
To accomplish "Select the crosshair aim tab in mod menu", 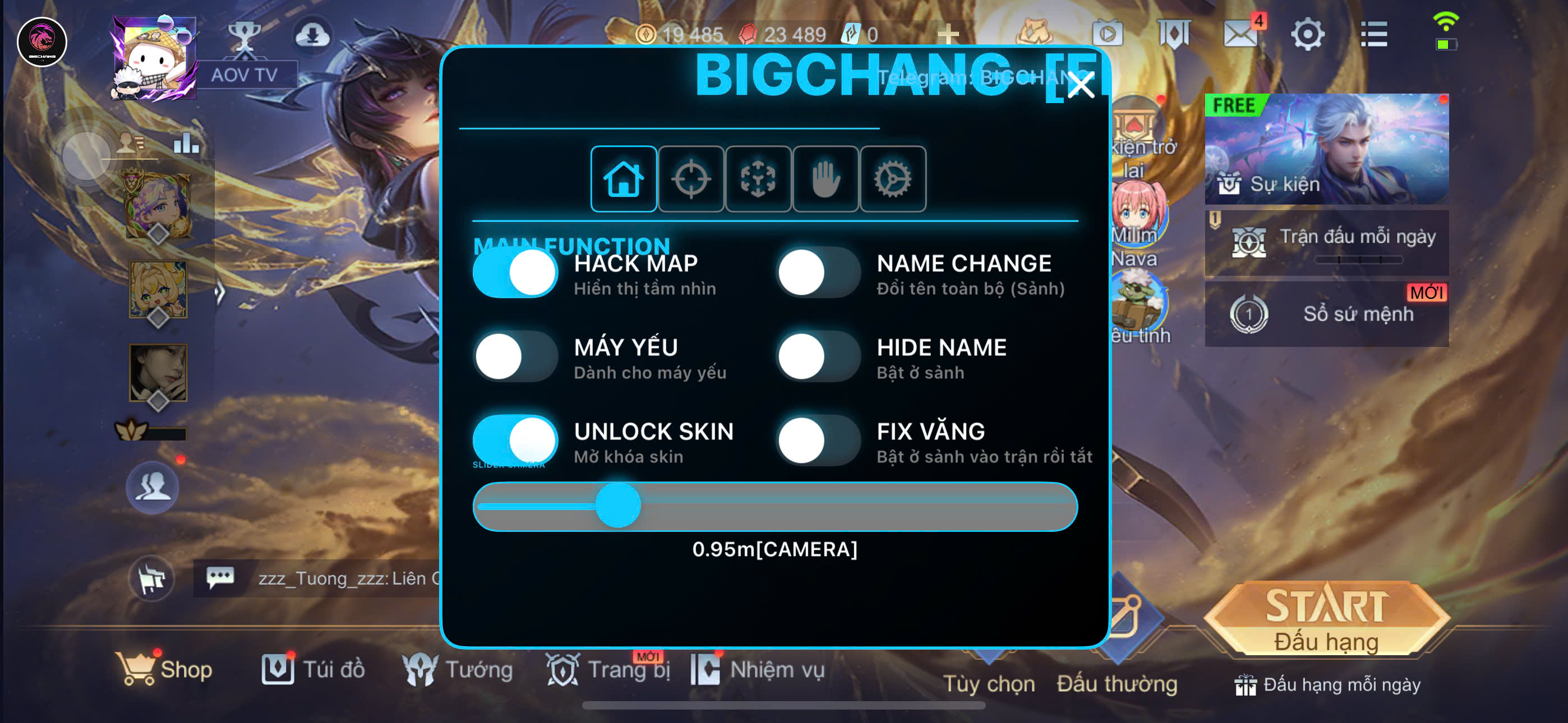I will (x=691, y=178).
